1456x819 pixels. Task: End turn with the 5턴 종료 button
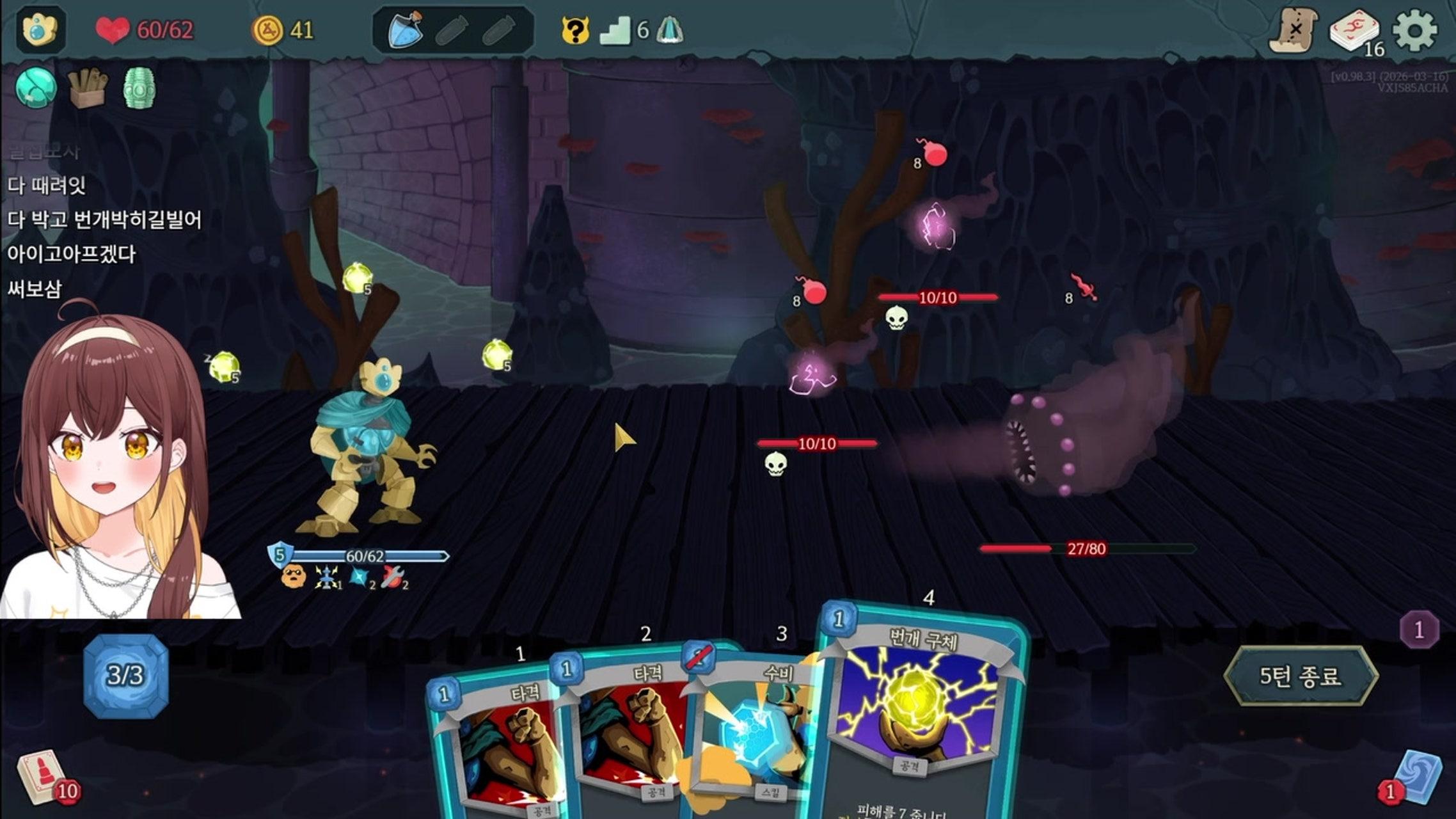tap(1300, 676)
